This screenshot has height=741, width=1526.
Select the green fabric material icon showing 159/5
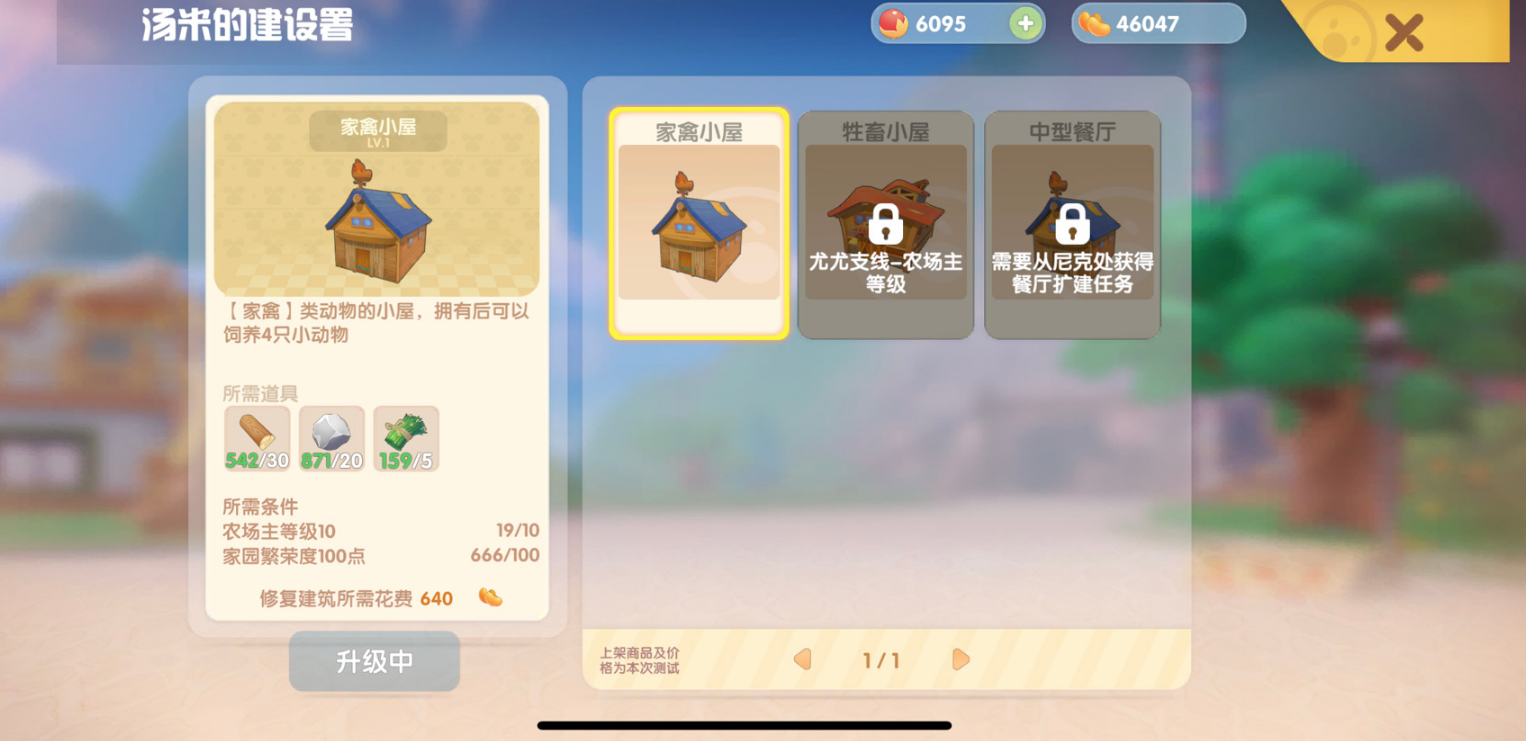tap(406, 438)
